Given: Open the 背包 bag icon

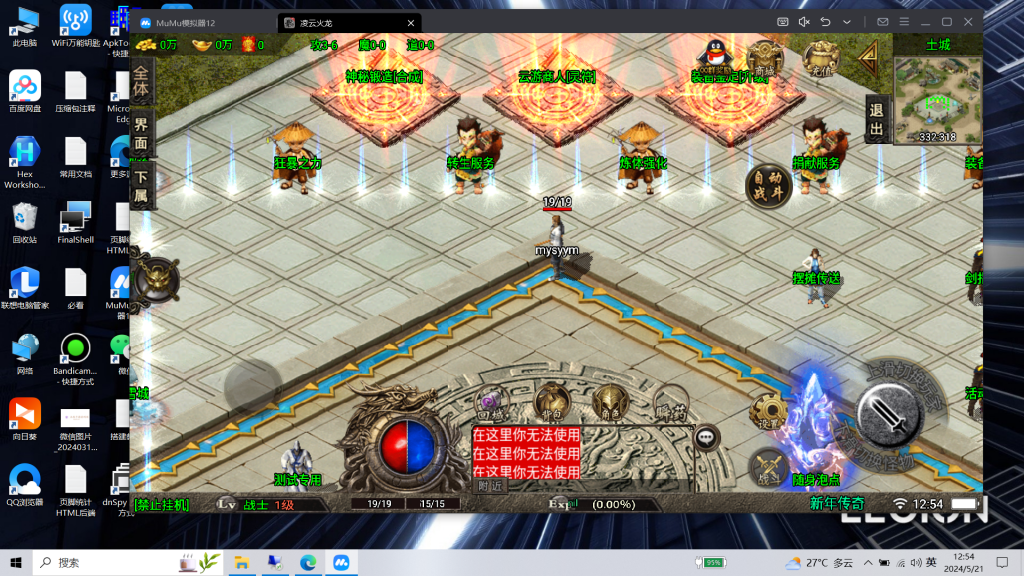Looking at the screenshot, I should tap(551, 403).
